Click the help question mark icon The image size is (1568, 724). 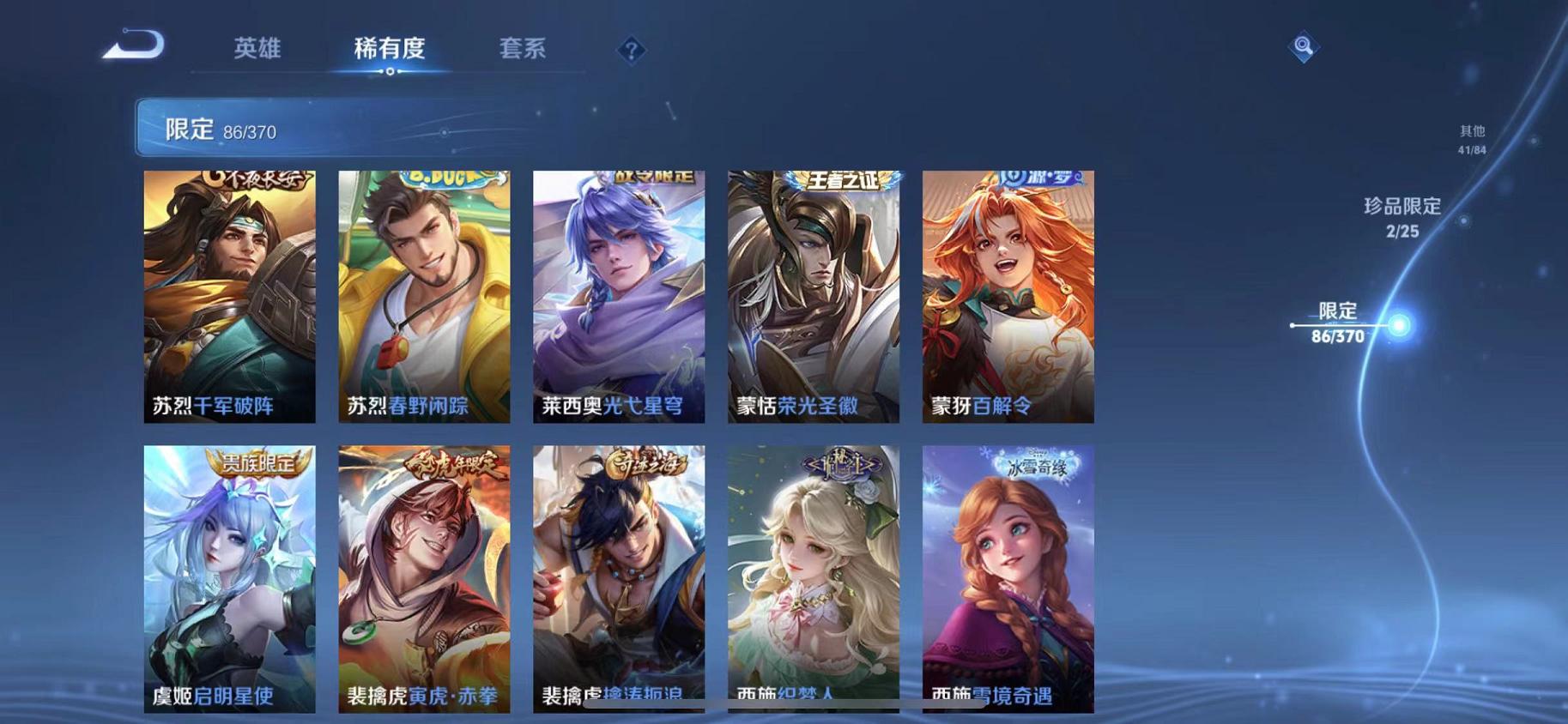click(x=631, y=51)
